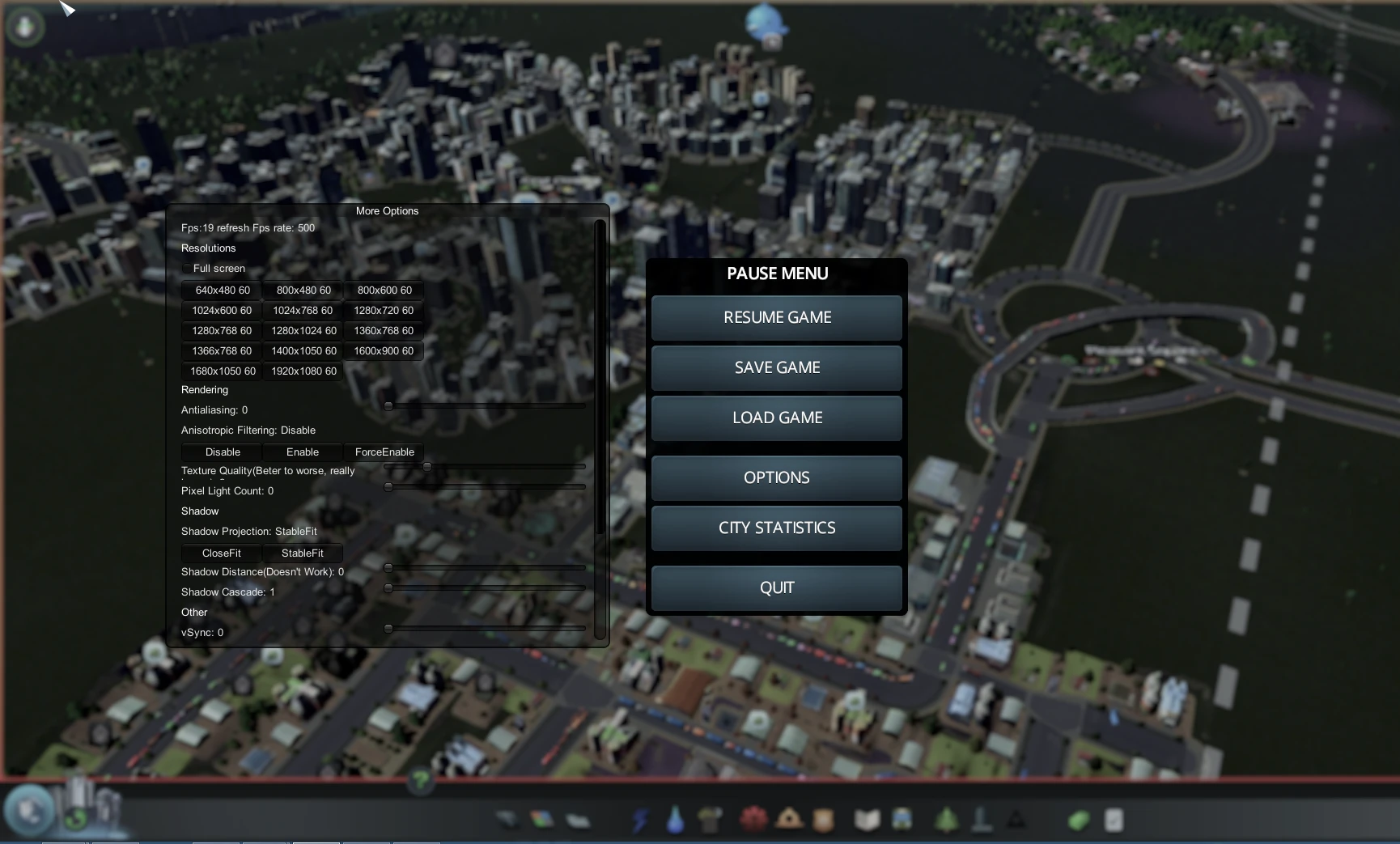
Task: Open the Water and Sewage panel icon
Action: coord(674,820)
